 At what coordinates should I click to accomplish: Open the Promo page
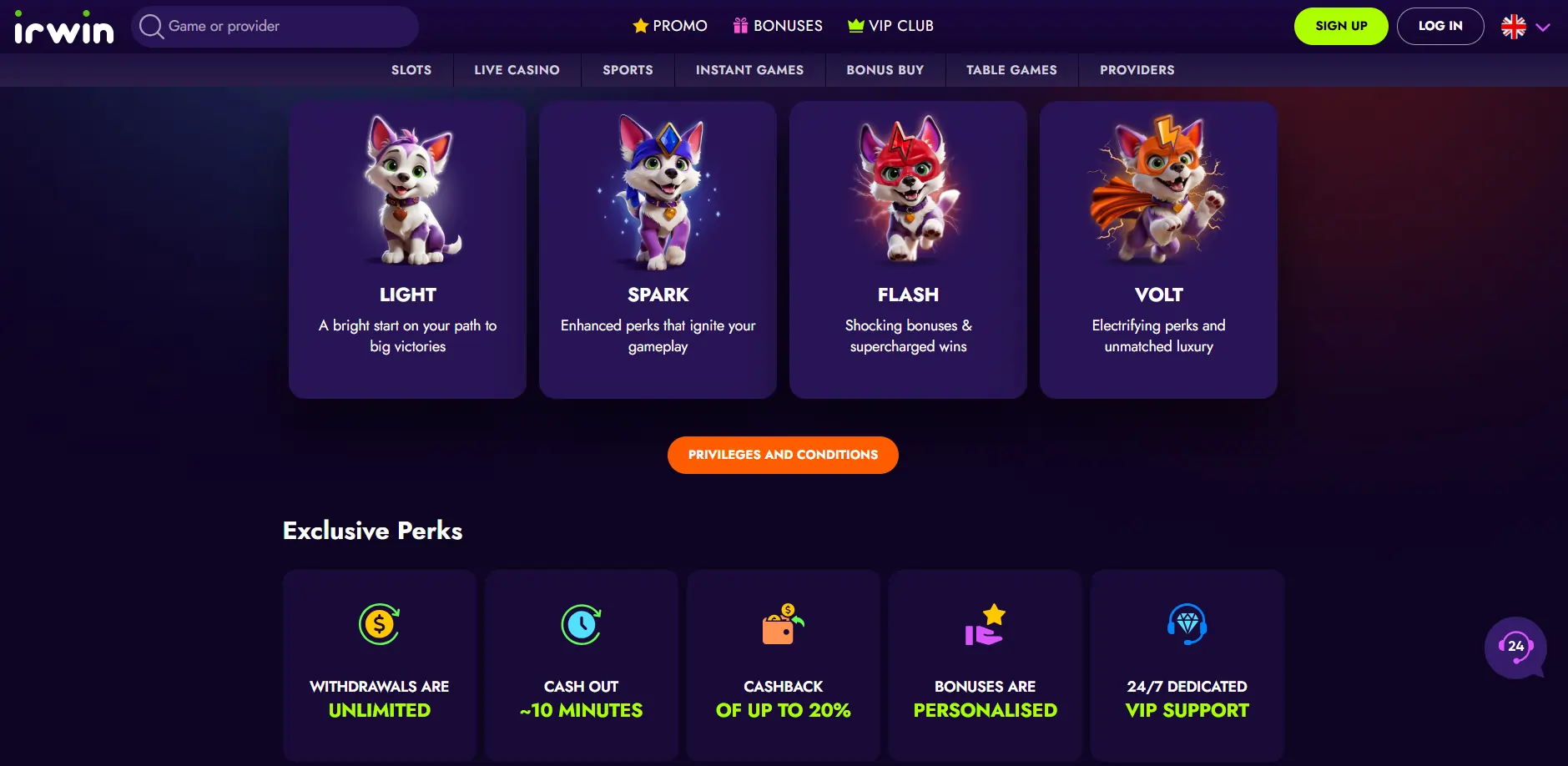(670, 26)
